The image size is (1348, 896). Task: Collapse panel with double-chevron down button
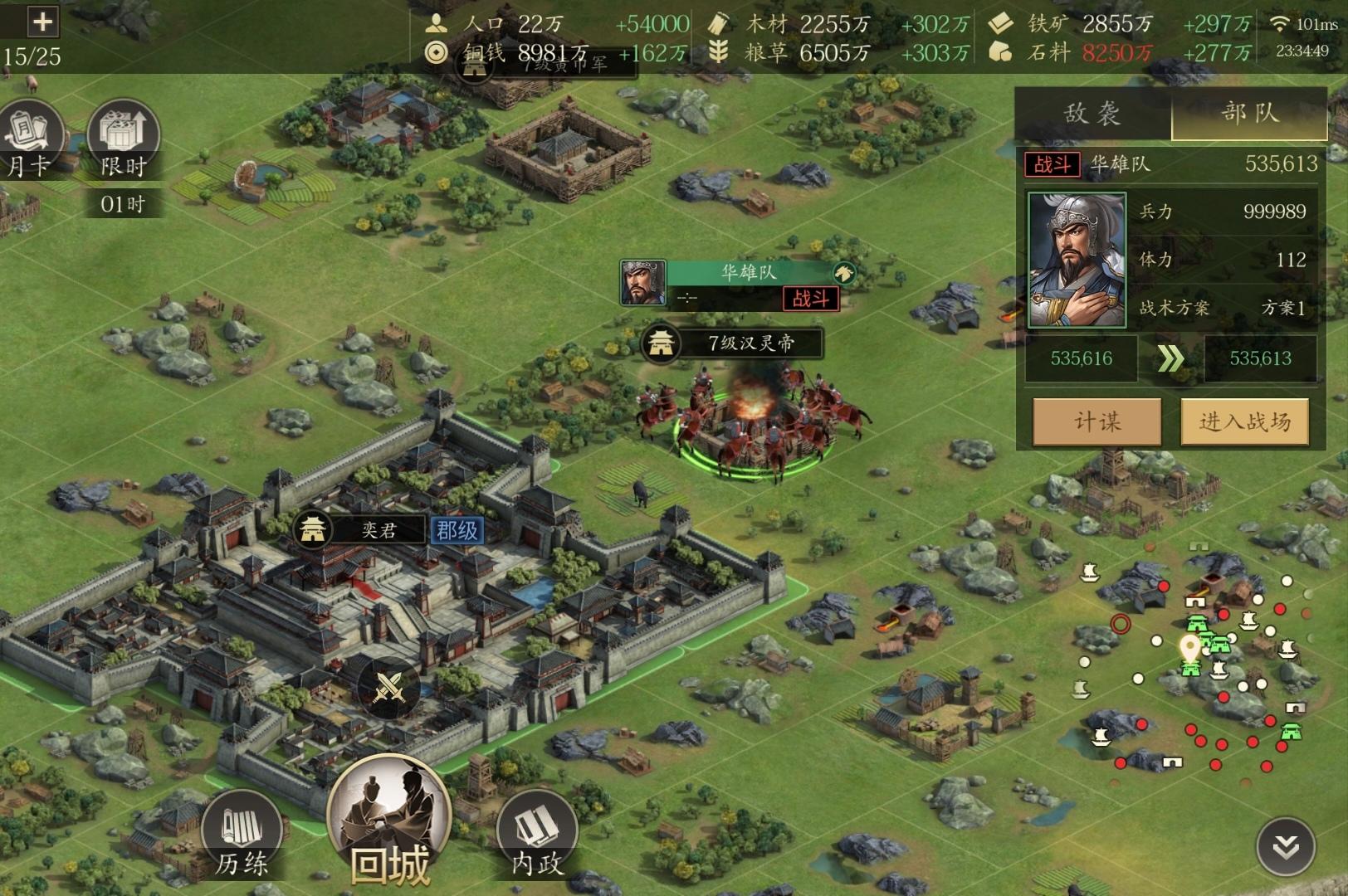pos(1286,847)
